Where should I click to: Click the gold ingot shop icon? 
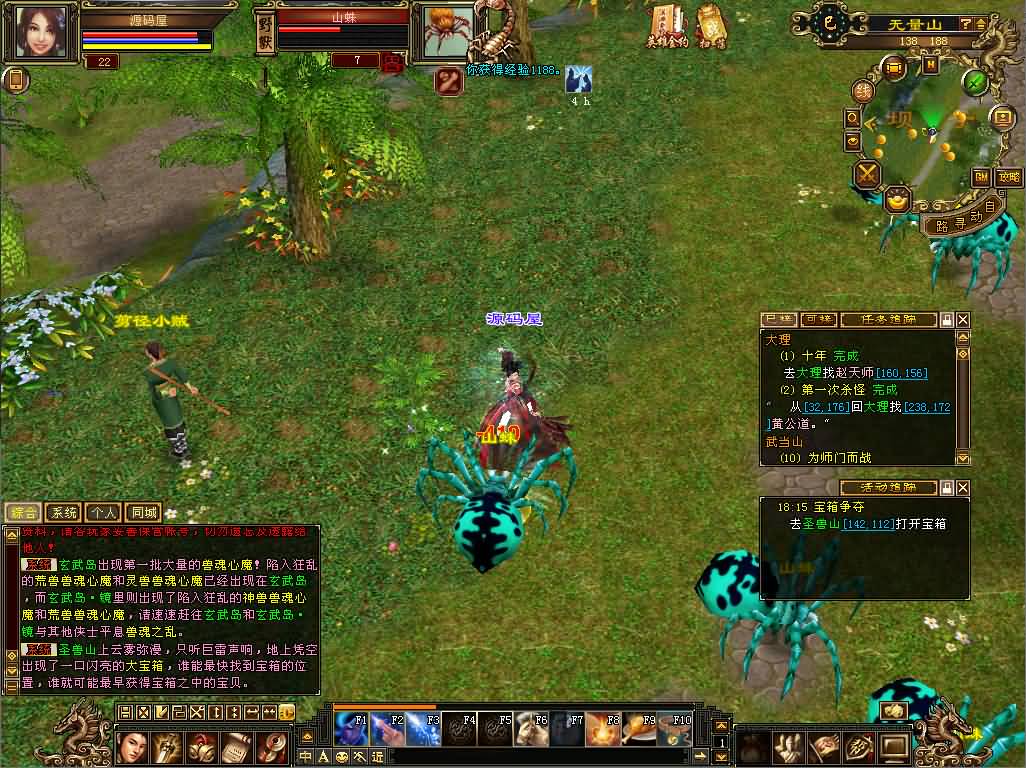(x=897, y=199)
